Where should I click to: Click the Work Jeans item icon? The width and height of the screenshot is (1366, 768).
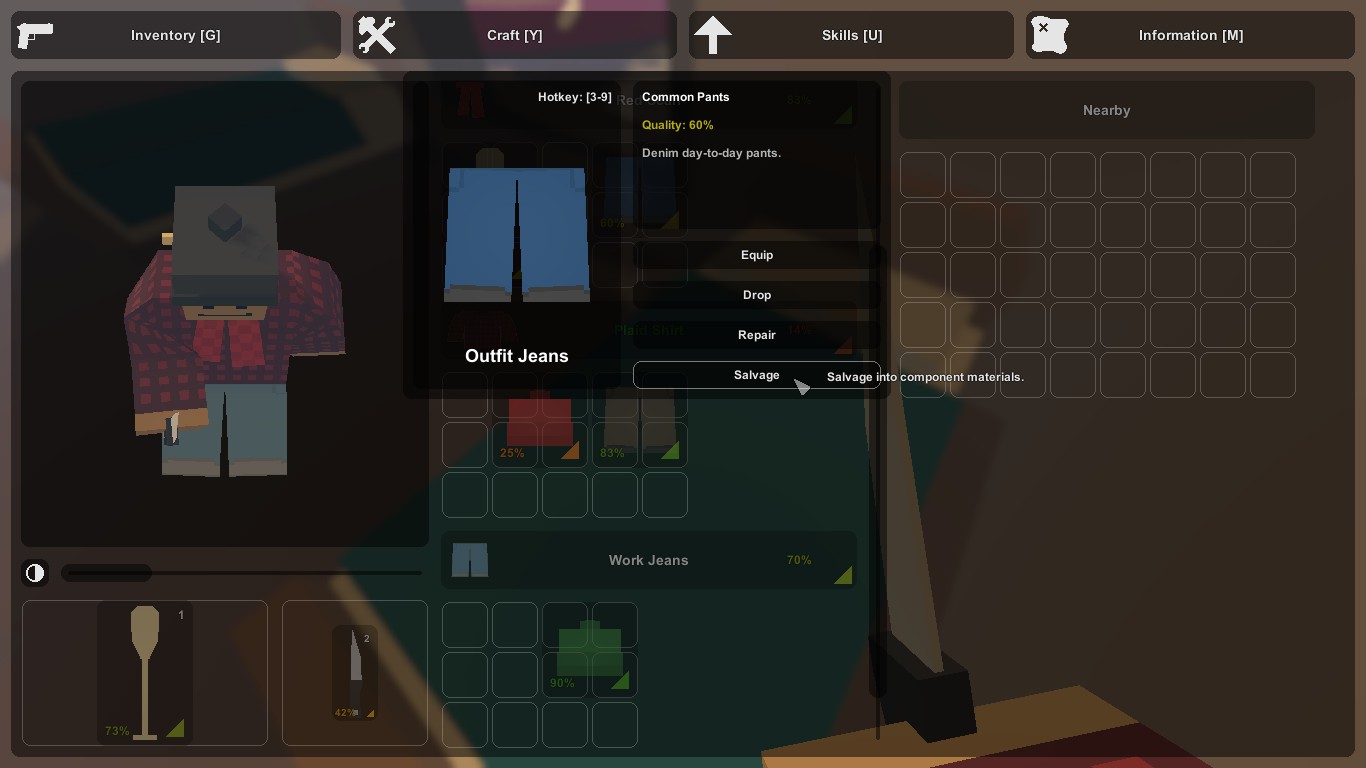coord(470,560)
